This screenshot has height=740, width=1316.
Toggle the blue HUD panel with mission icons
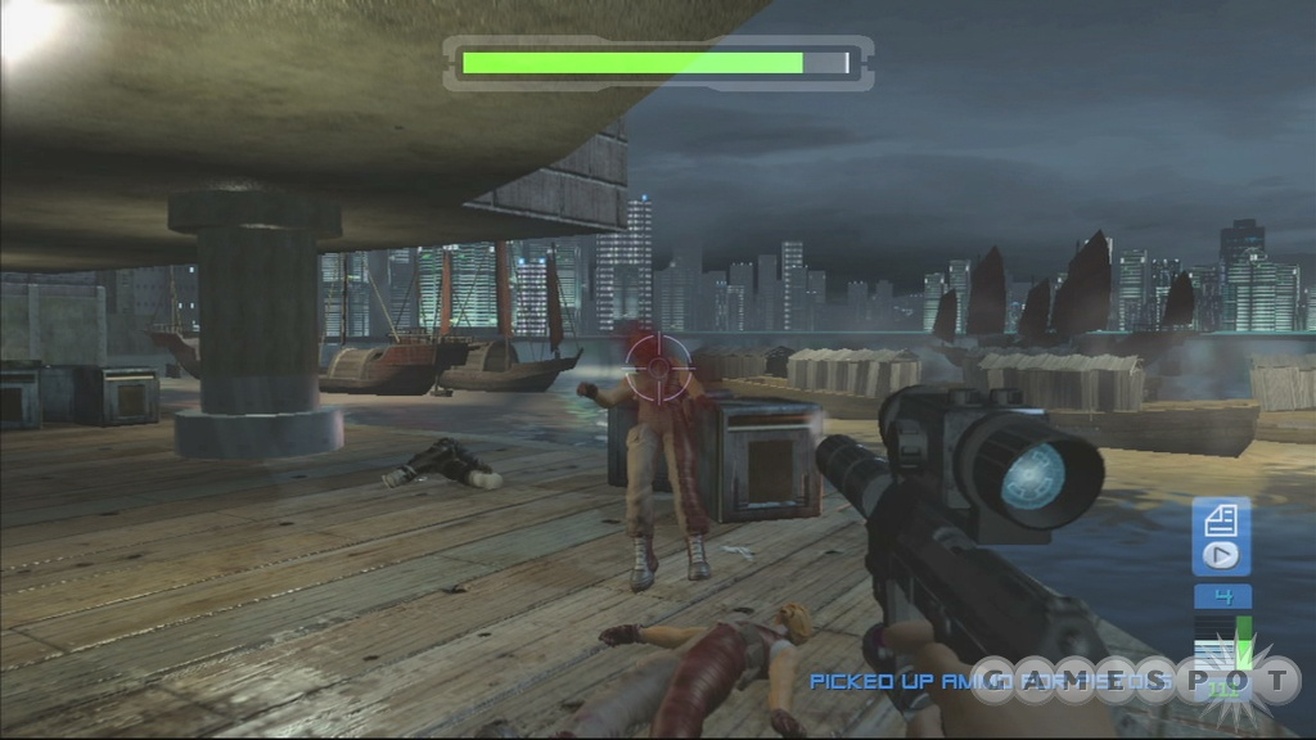1221,536
